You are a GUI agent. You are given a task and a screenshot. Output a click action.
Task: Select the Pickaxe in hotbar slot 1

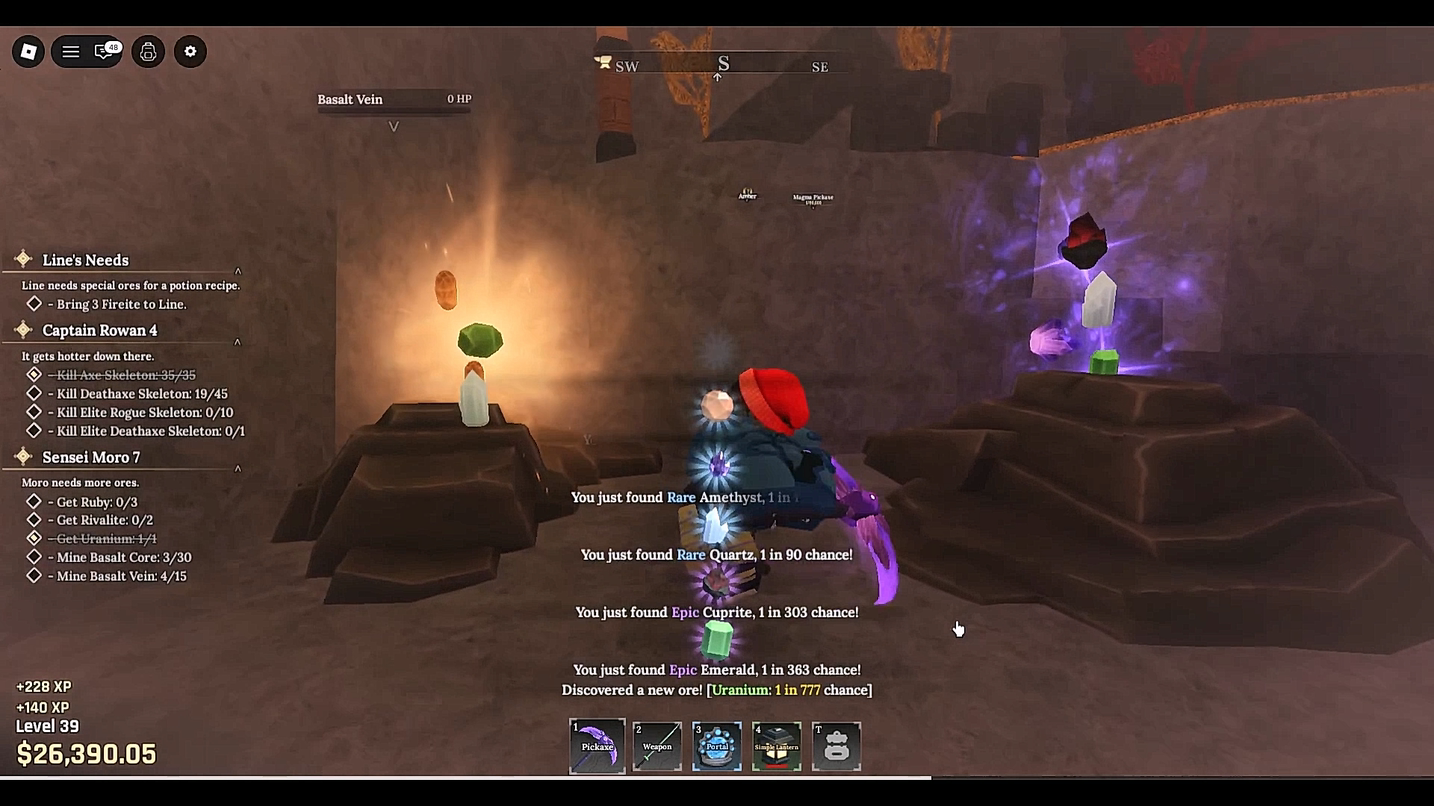tap(597, 746)
